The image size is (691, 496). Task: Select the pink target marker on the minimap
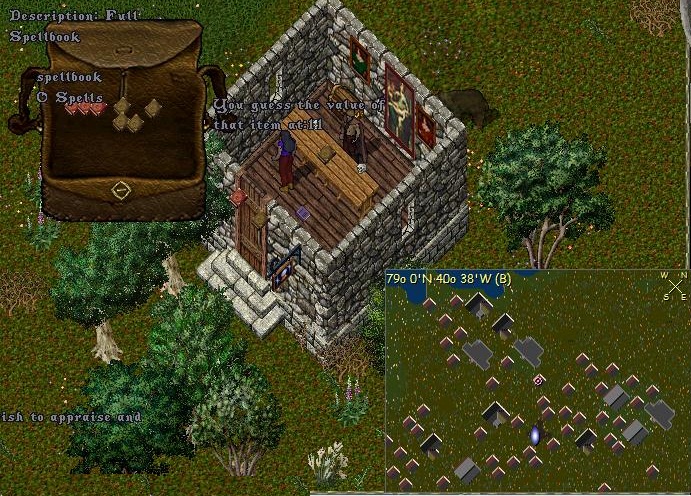[x=539, y=380]
